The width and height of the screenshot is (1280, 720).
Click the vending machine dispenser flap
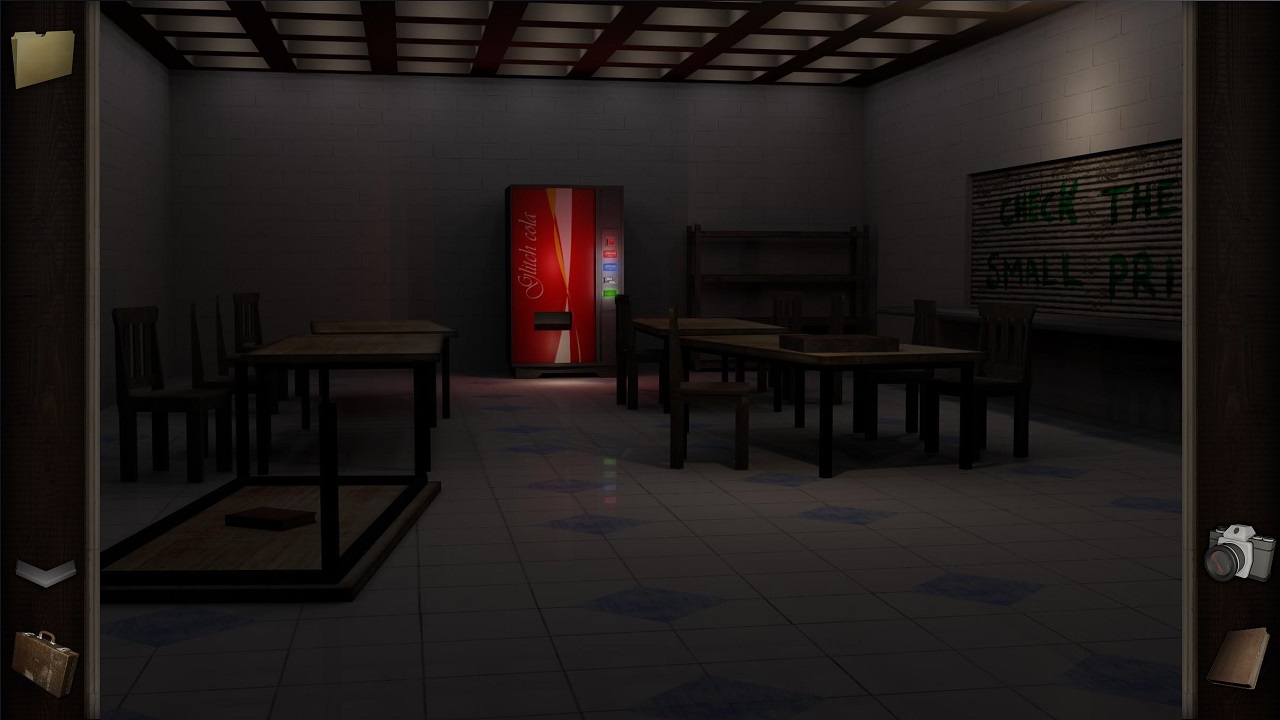click(x=552, y=323)
